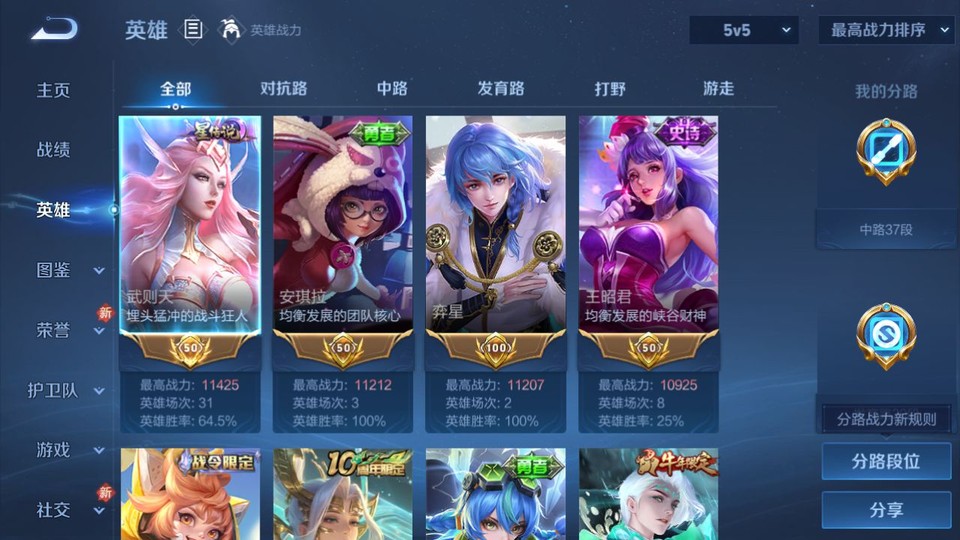Image resolution: width=960 pixels, height=540 pixels.
Task: Show the 打野 jungle heroes tab
Action: tap(610, 89)
